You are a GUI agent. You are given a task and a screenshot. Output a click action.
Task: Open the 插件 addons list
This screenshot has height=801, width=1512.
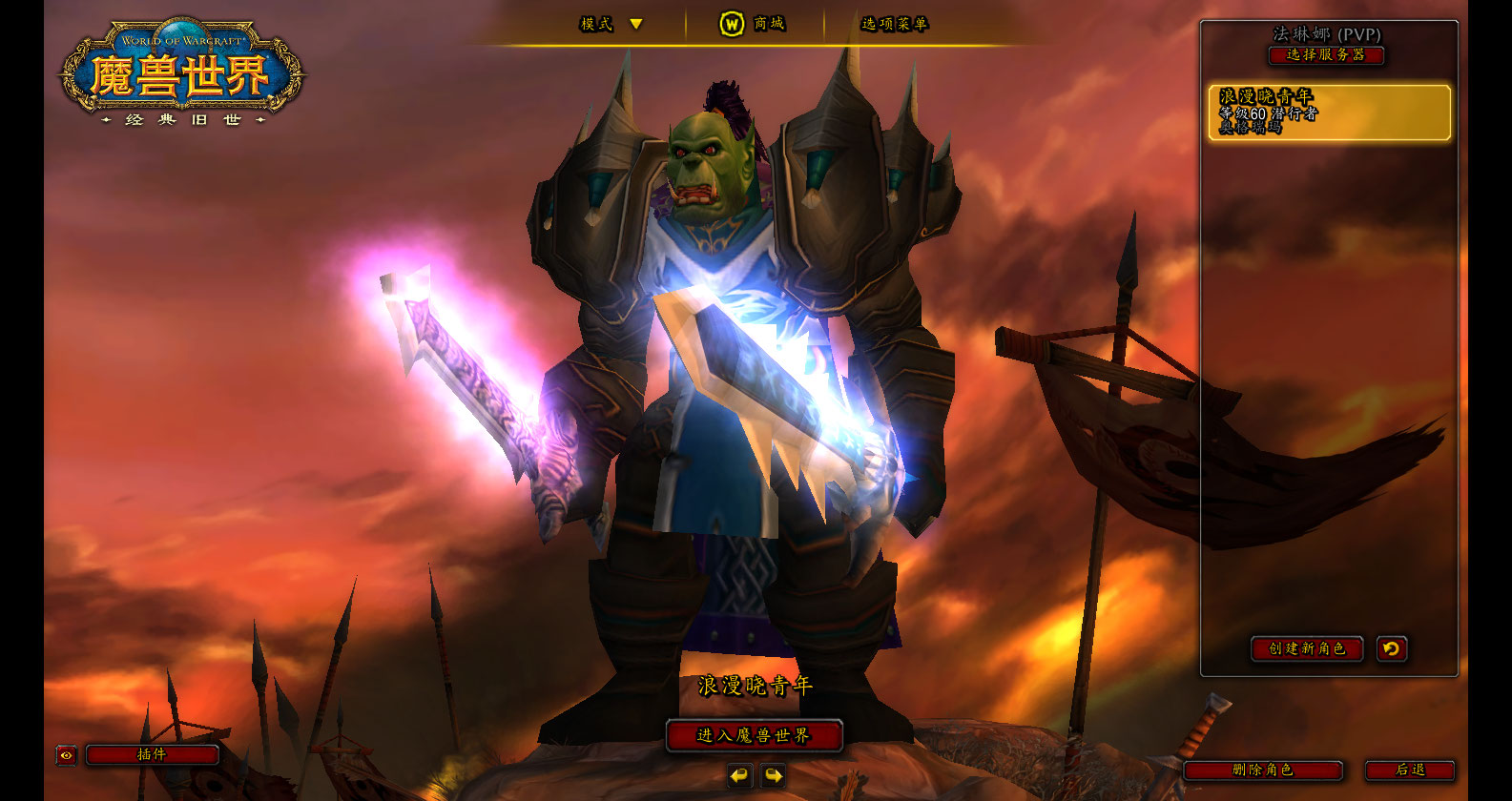tap(153, 755)
